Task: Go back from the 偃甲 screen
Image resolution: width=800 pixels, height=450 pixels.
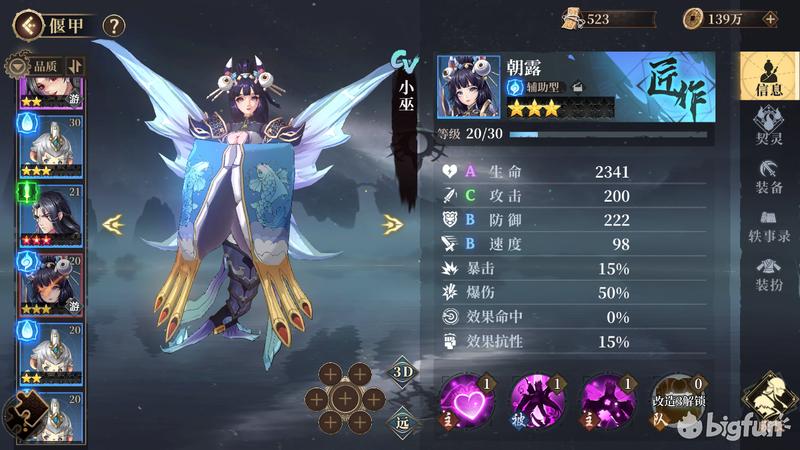Action: pos(28,25)
